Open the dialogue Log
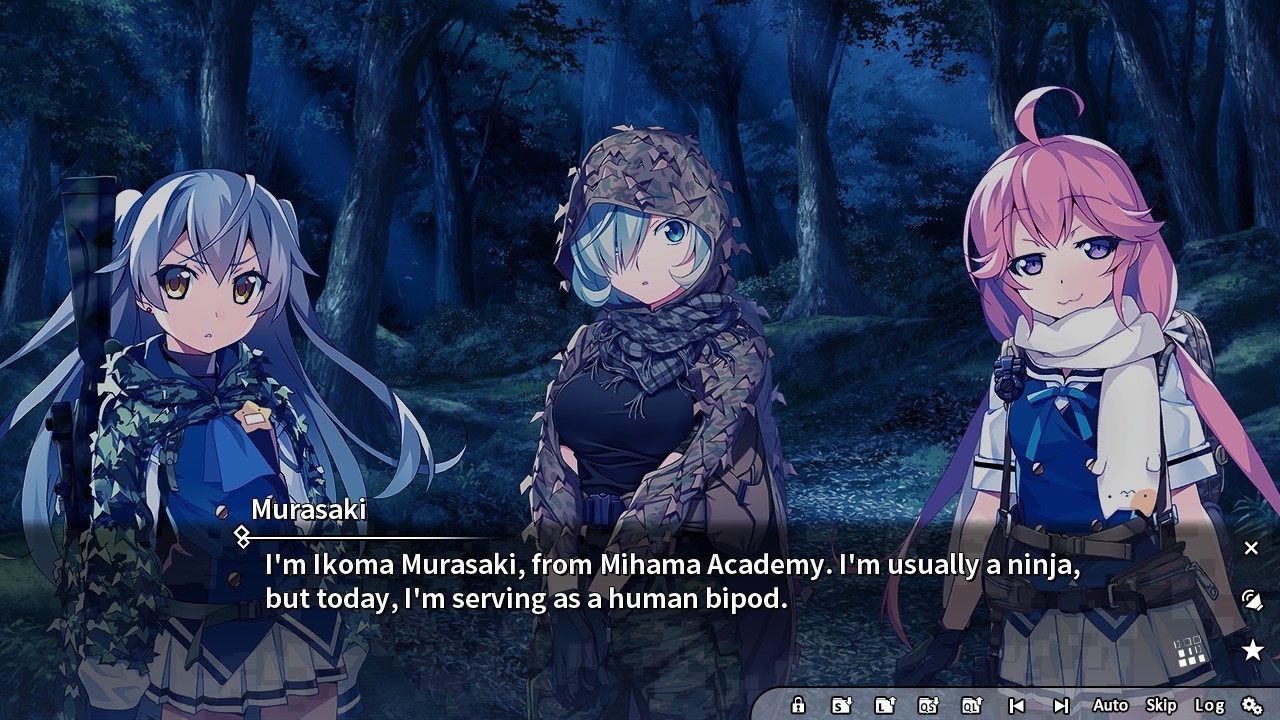This screenshot has height=720, width=1280. [x=1209, y=705]
